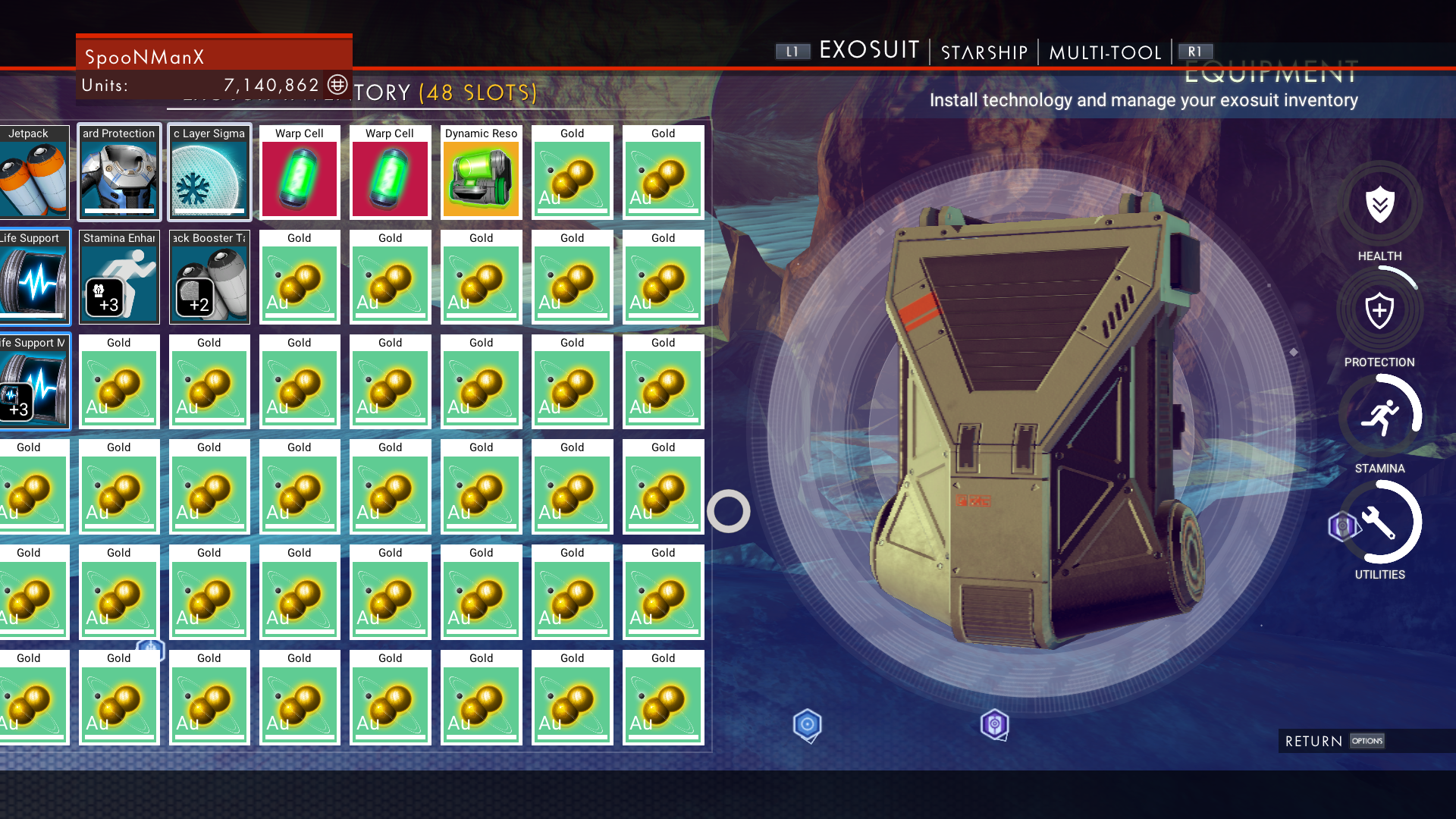Switch to the Starship tab
1456x819 pixels.
tap(984, 52)
